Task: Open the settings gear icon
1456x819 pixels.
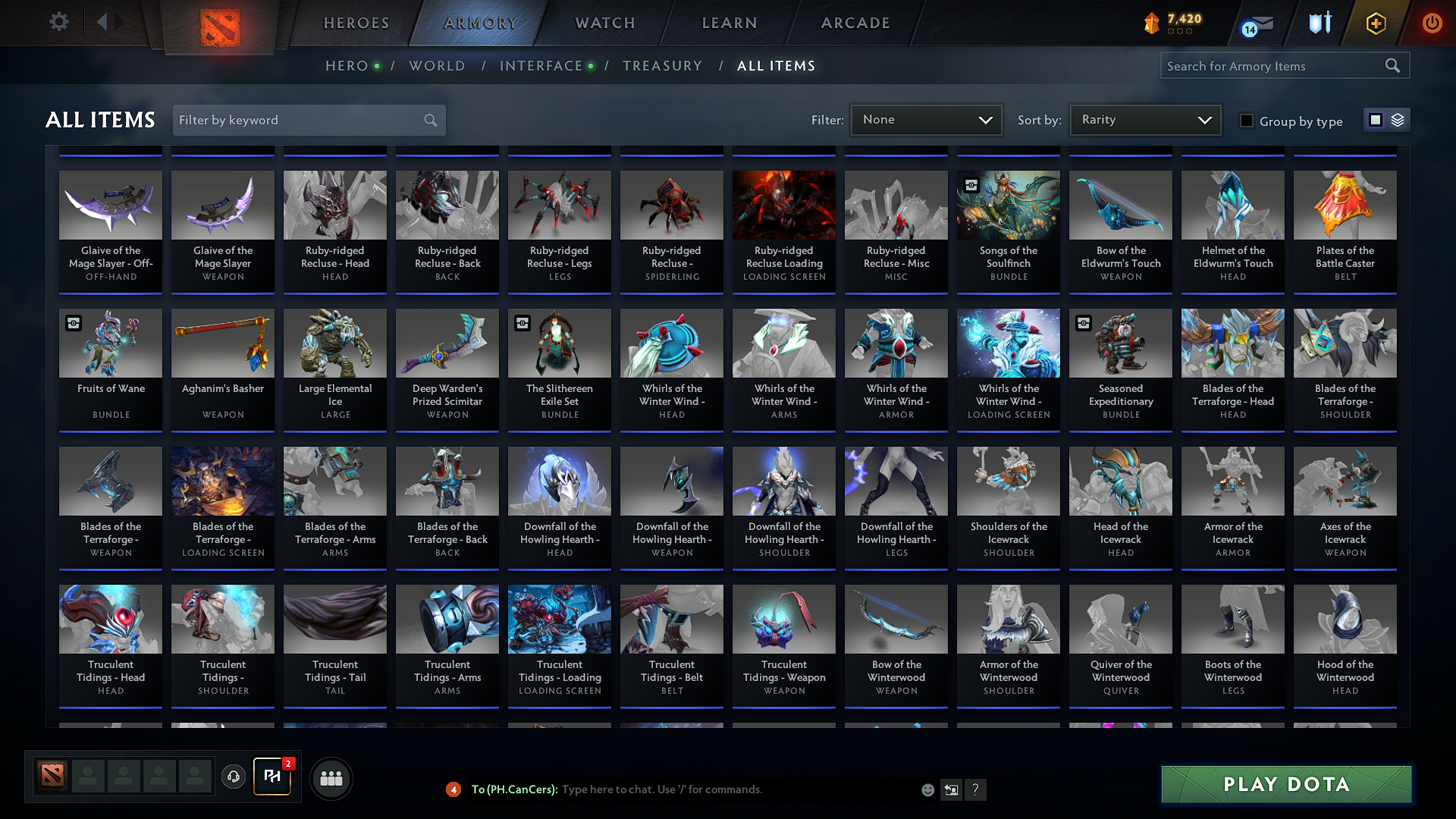Action: click(x=58, y=22)
